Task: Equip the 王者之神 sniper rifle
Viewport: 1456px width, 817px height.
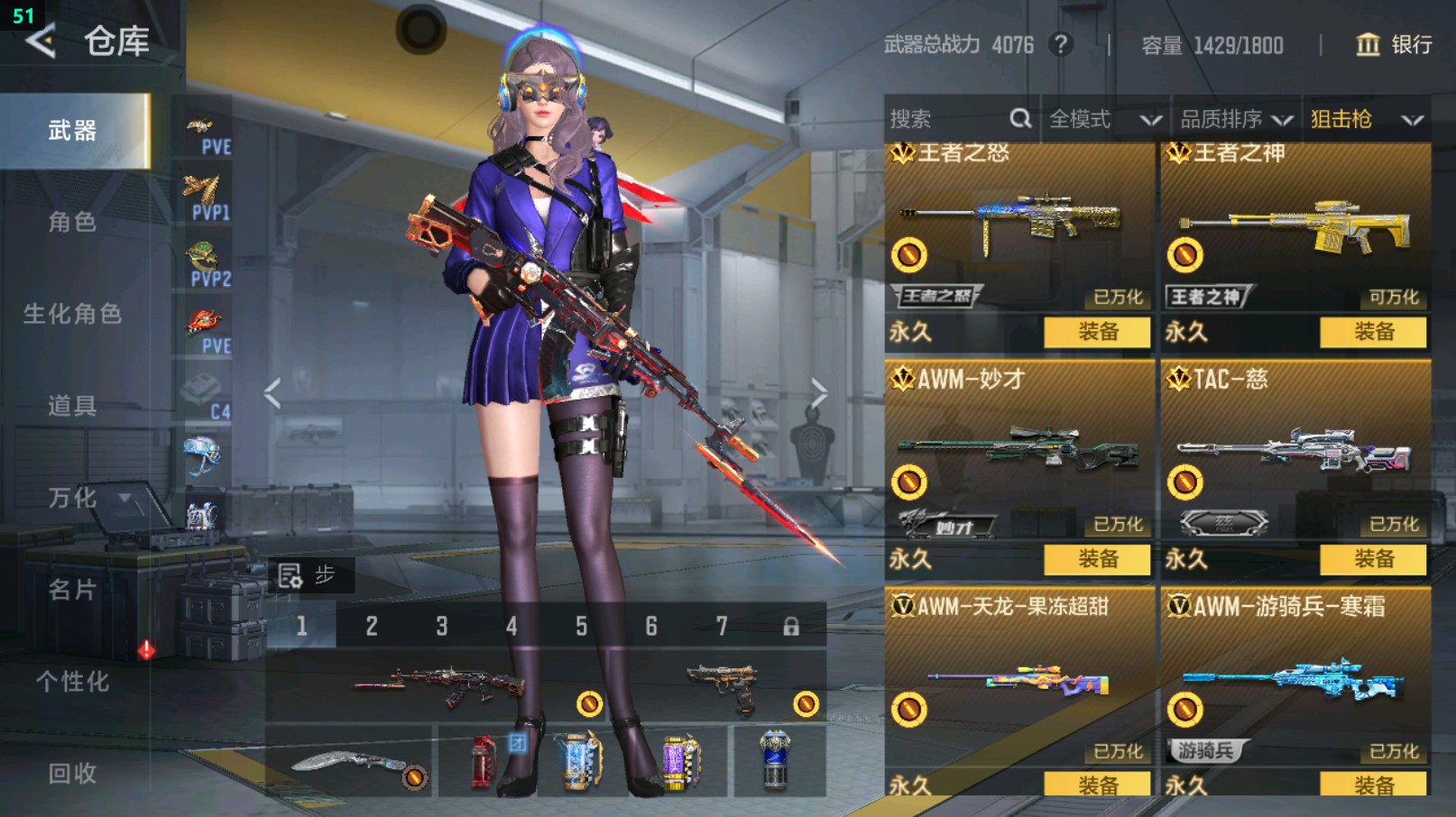Action: [x=1373, y=332]
